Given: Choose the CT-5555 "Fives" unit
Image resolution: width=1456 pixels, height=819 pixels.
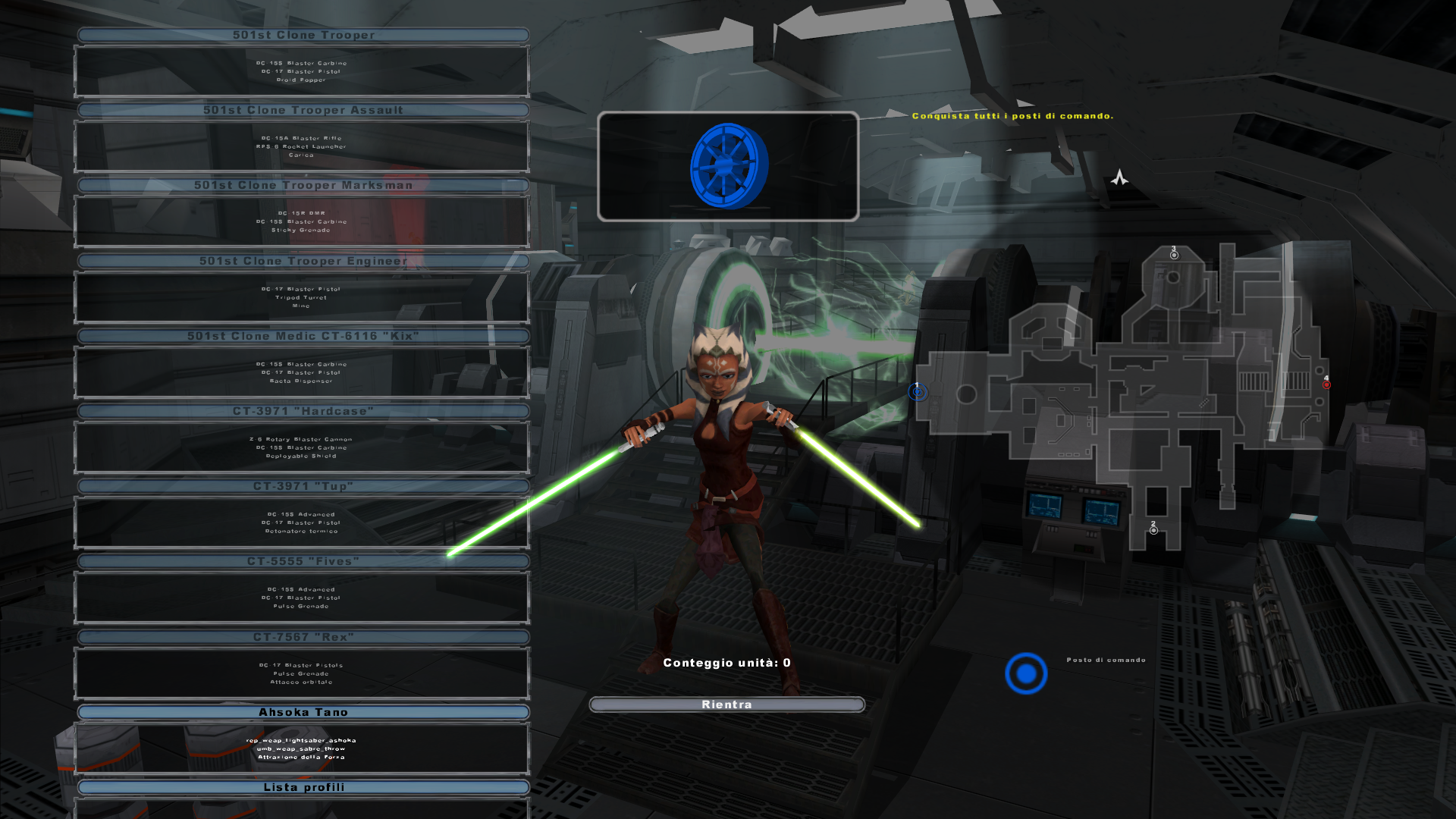Looking at the screenshot, I should 303,561.
